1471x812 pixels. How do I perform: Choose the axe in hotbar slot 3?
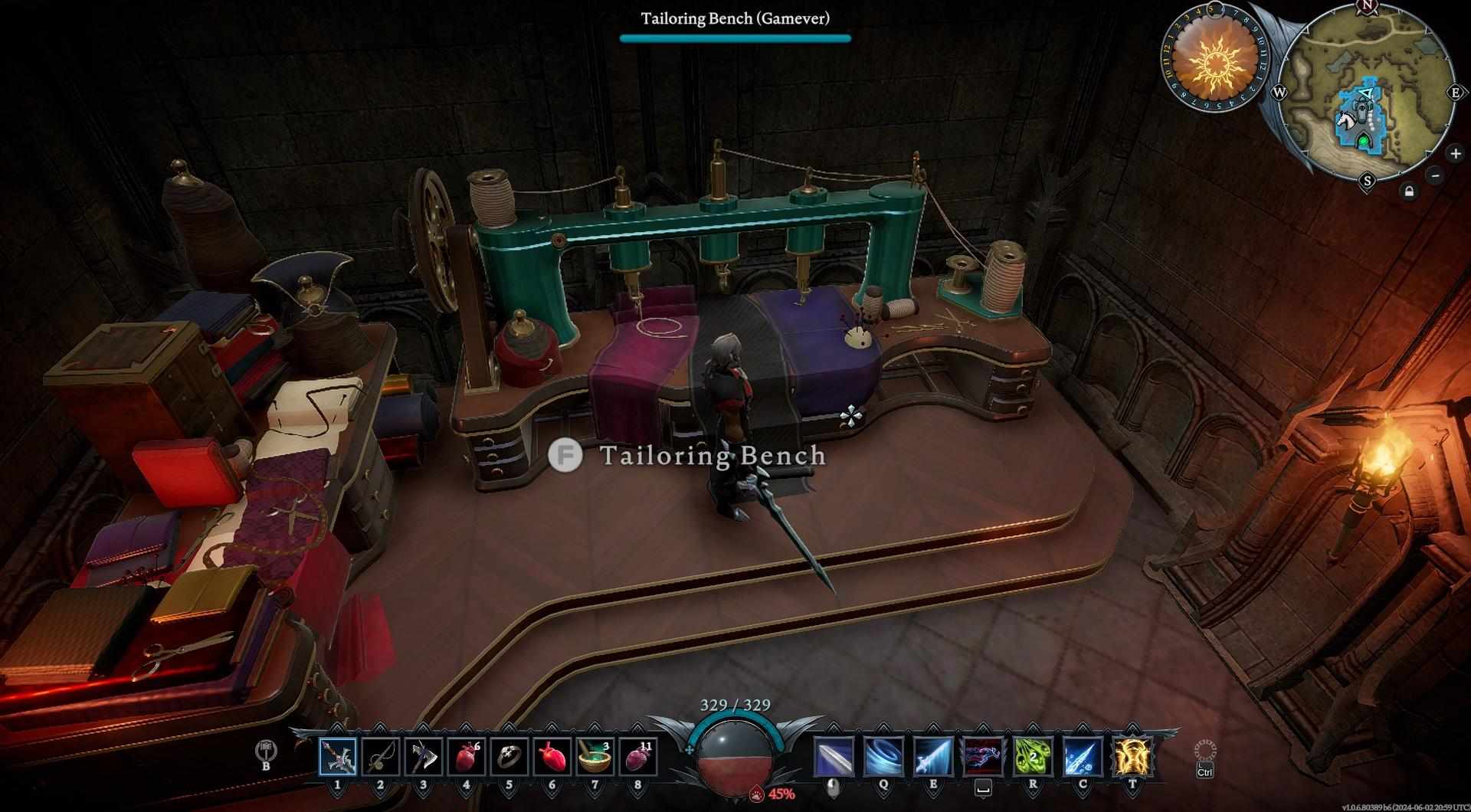[x=423, y=756]
